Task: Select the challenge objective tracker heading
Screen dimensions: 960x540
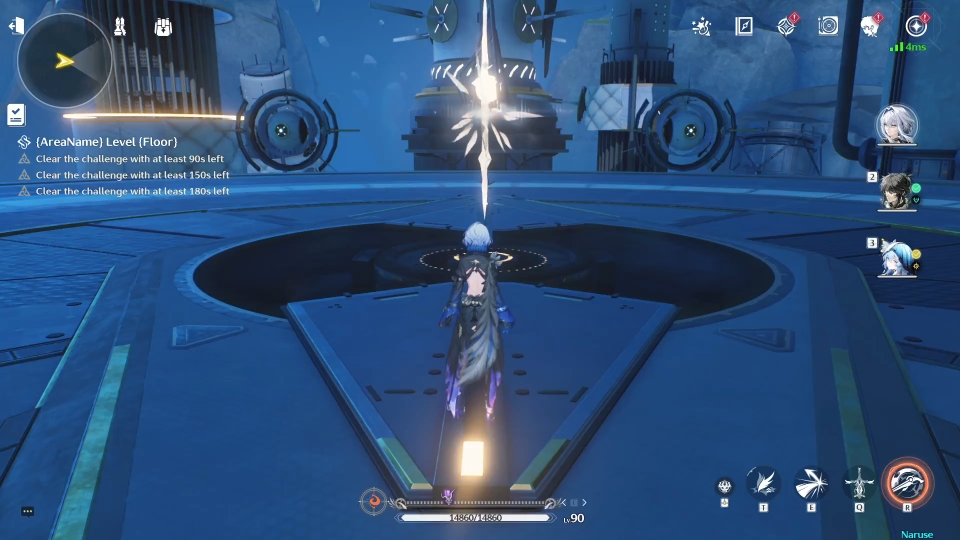Action: tap(98, 142)
